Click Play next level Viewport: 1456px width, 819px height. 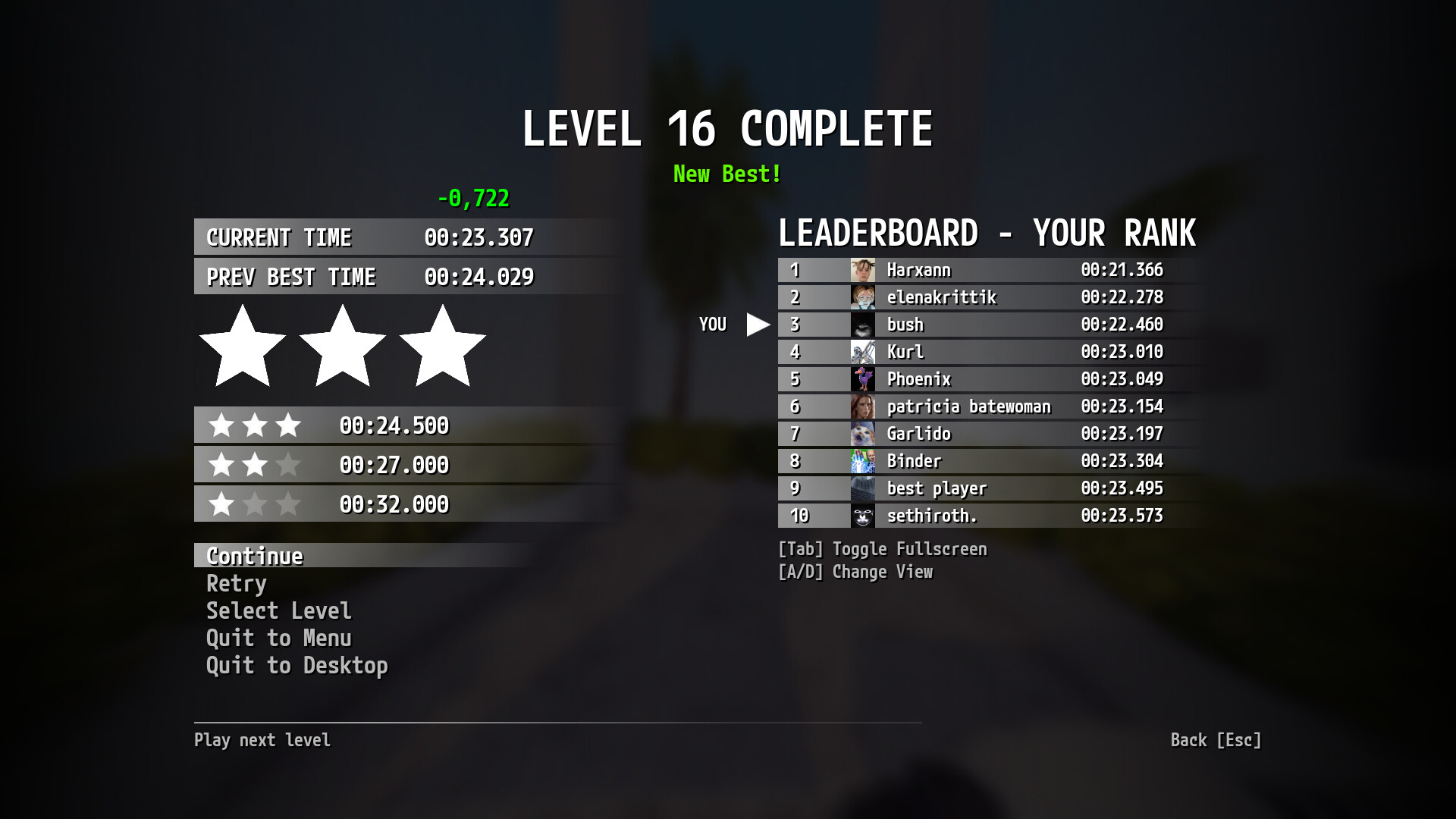coord(262,740)
